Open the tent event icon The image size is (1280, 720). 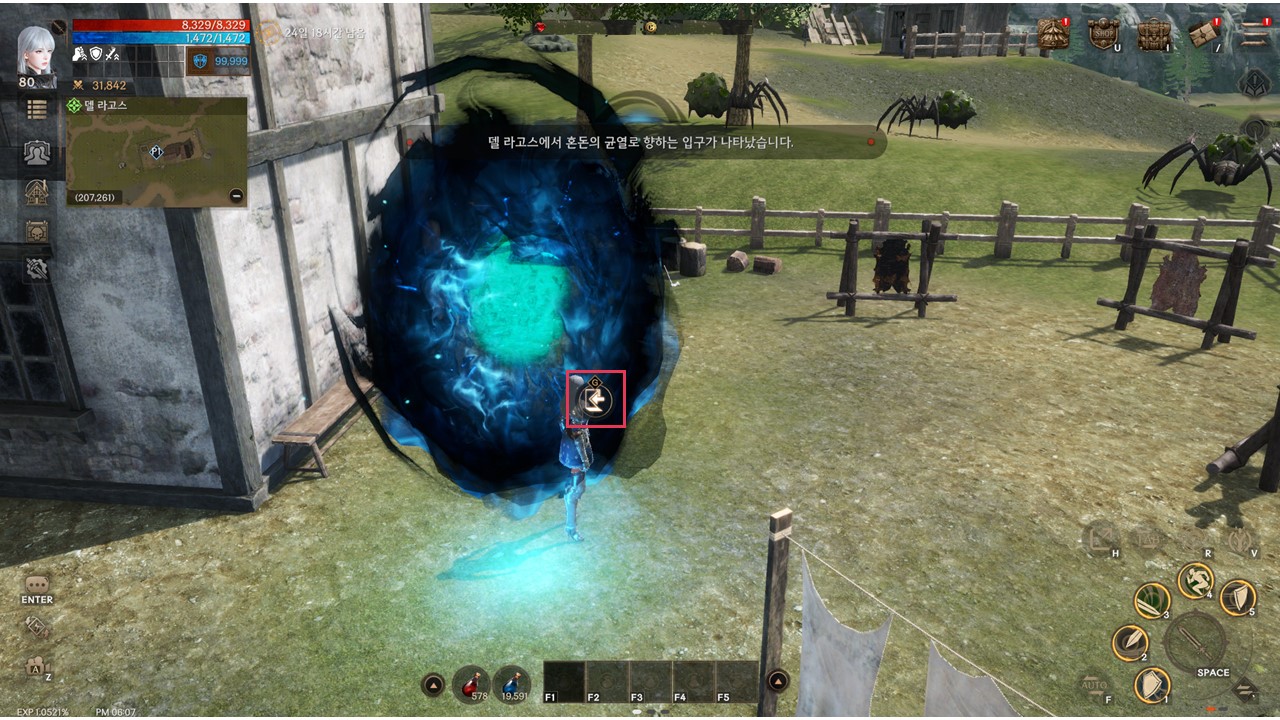click(x=1052, y=33)
